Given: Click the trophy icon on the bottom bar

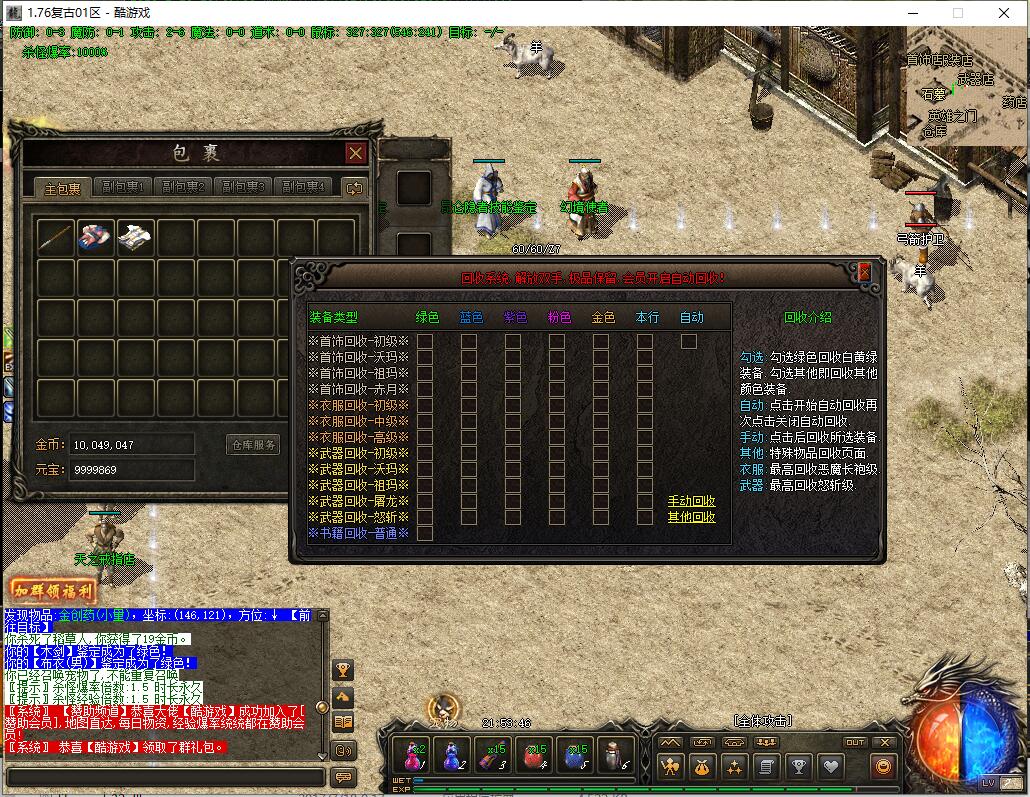Looking at the screenshot, I should pos(798,767).
